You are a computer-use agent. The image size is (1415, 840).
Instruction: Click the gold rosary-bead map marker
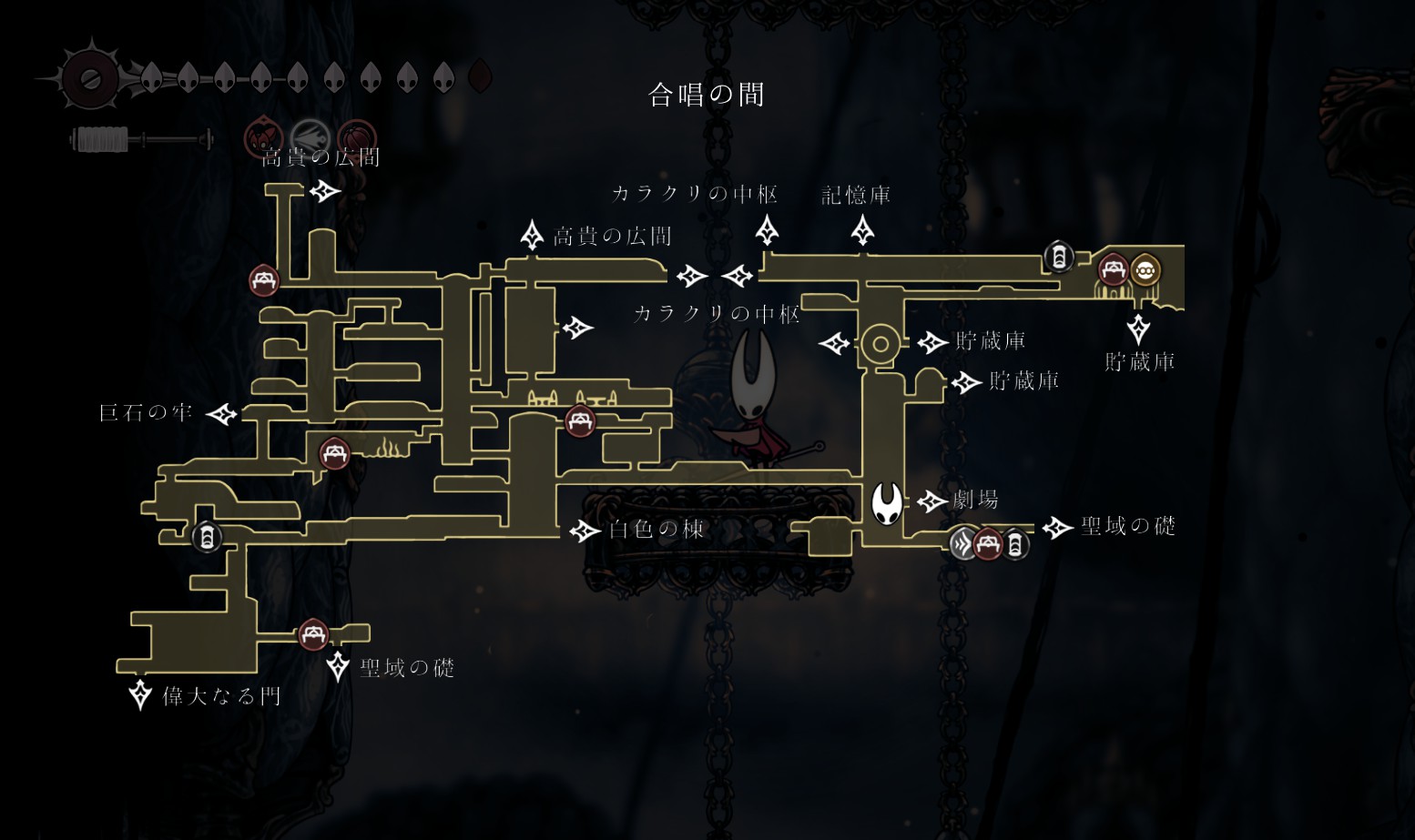point(1145,270)
